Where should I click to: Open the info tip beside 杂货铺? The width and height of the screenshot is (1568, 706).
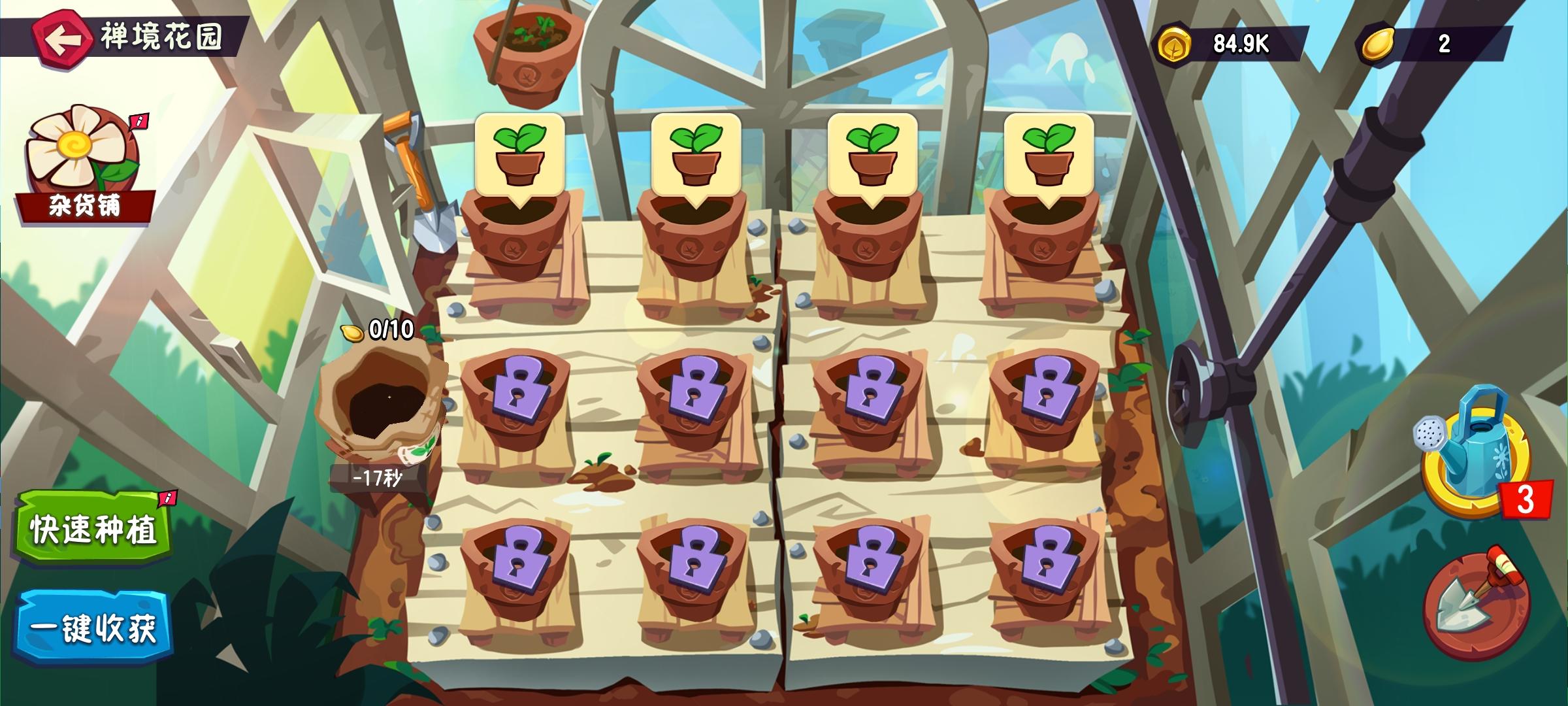point(137,121)
